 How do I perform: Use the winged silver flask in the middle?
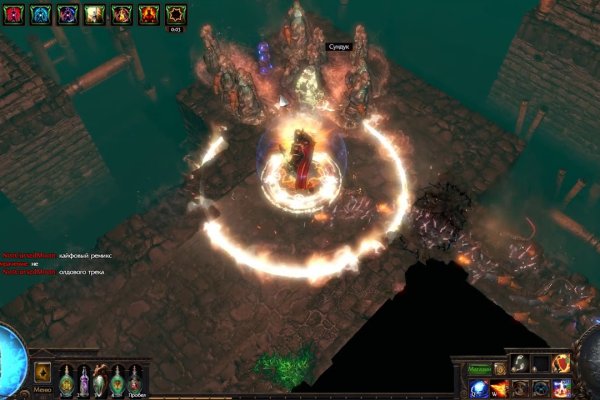tap(101, 380)
